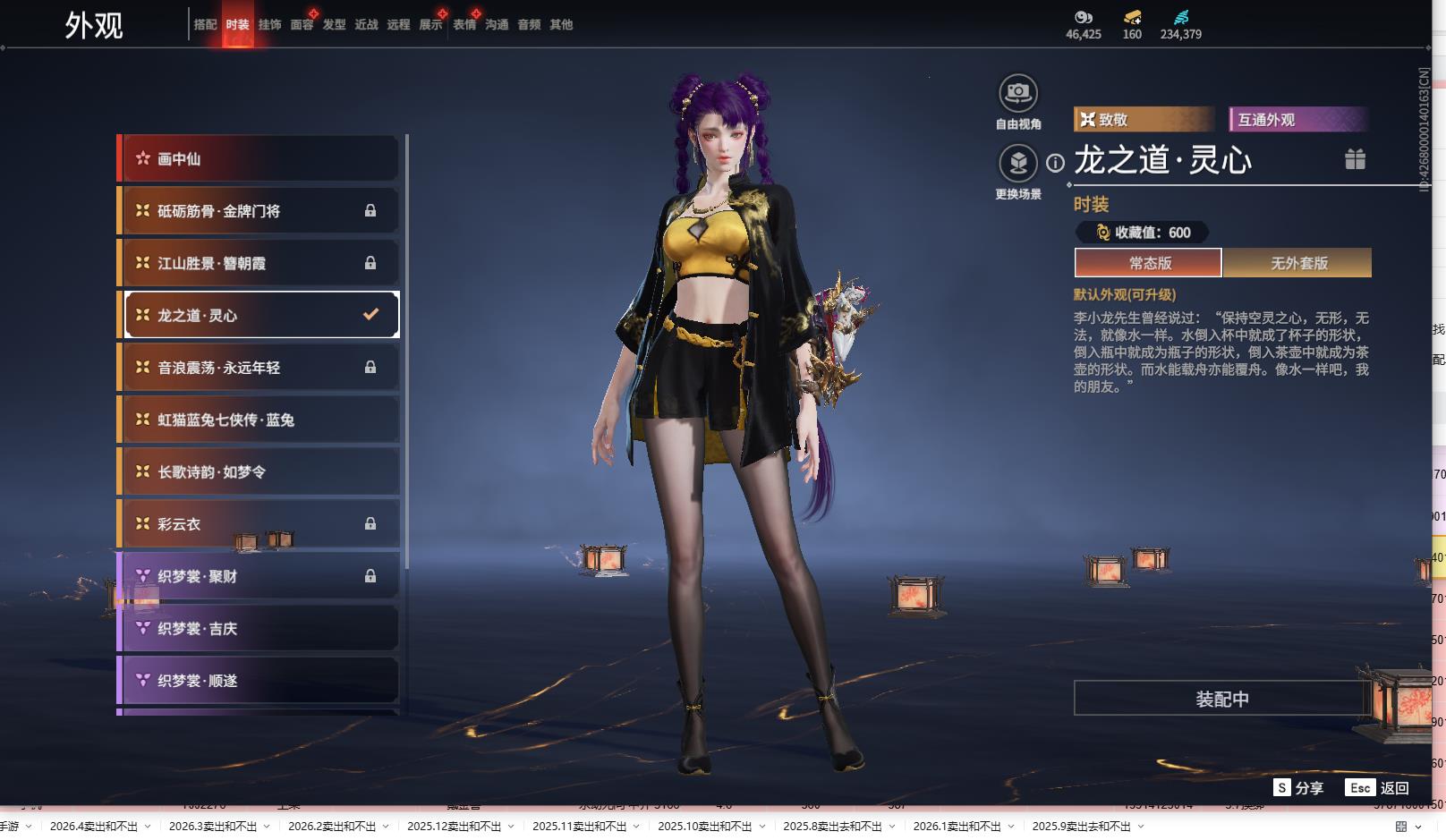Click the 装配中 equip button
Image resolution: width=1446 pixels, height=840 pixels.
(1221, 699)
